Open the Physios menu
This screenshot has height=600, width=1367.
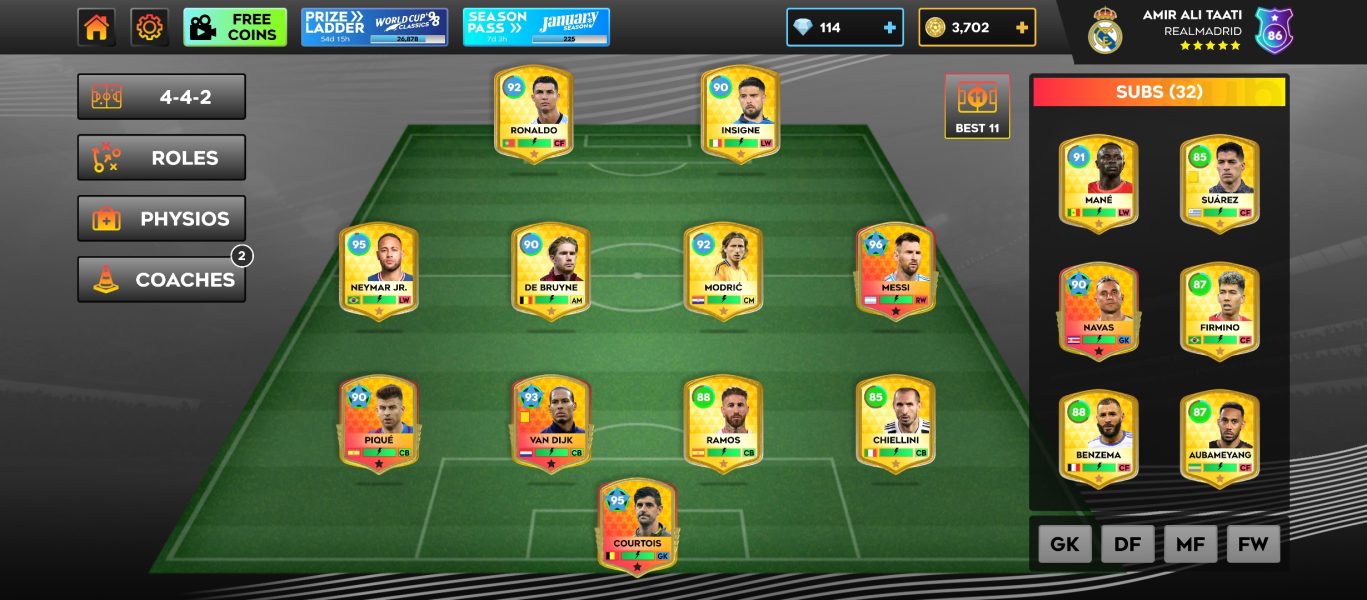coord(161,219)
